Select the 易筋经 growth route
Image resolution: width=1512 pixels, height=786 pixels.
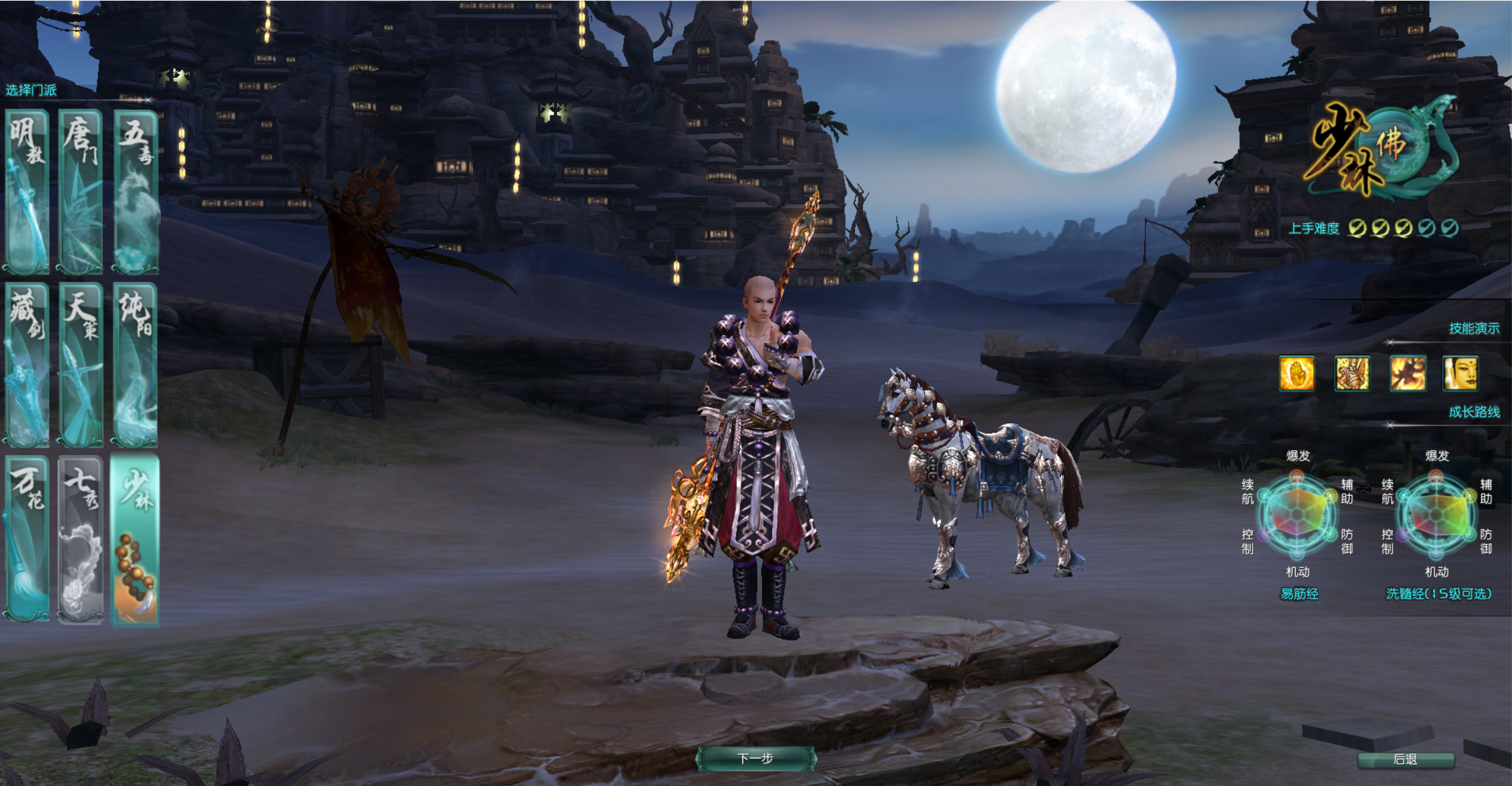pyautogui.click(x=1298, y=593)
